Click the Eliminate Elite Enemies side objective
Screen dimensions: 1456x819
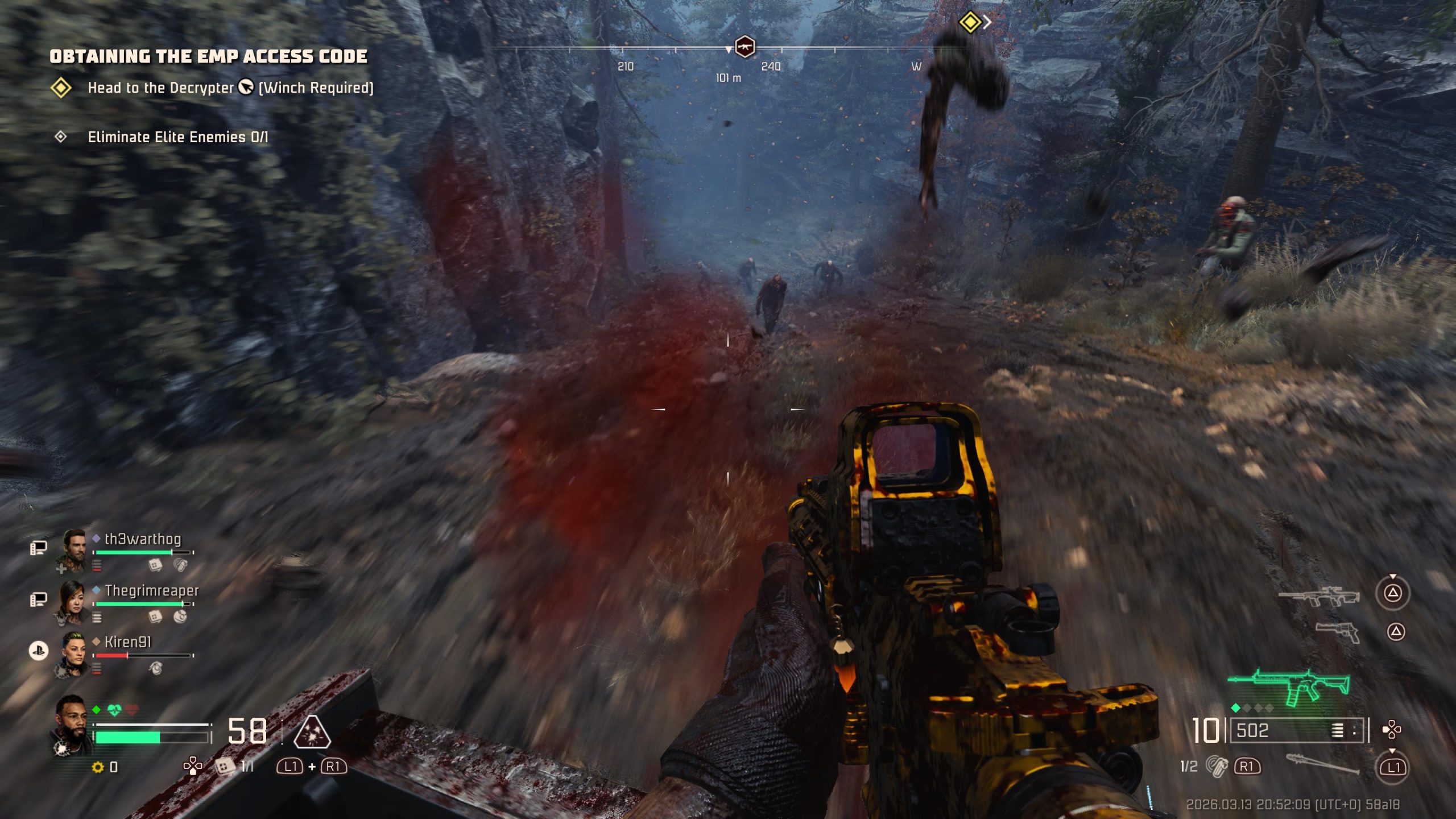tap(177, 137)
